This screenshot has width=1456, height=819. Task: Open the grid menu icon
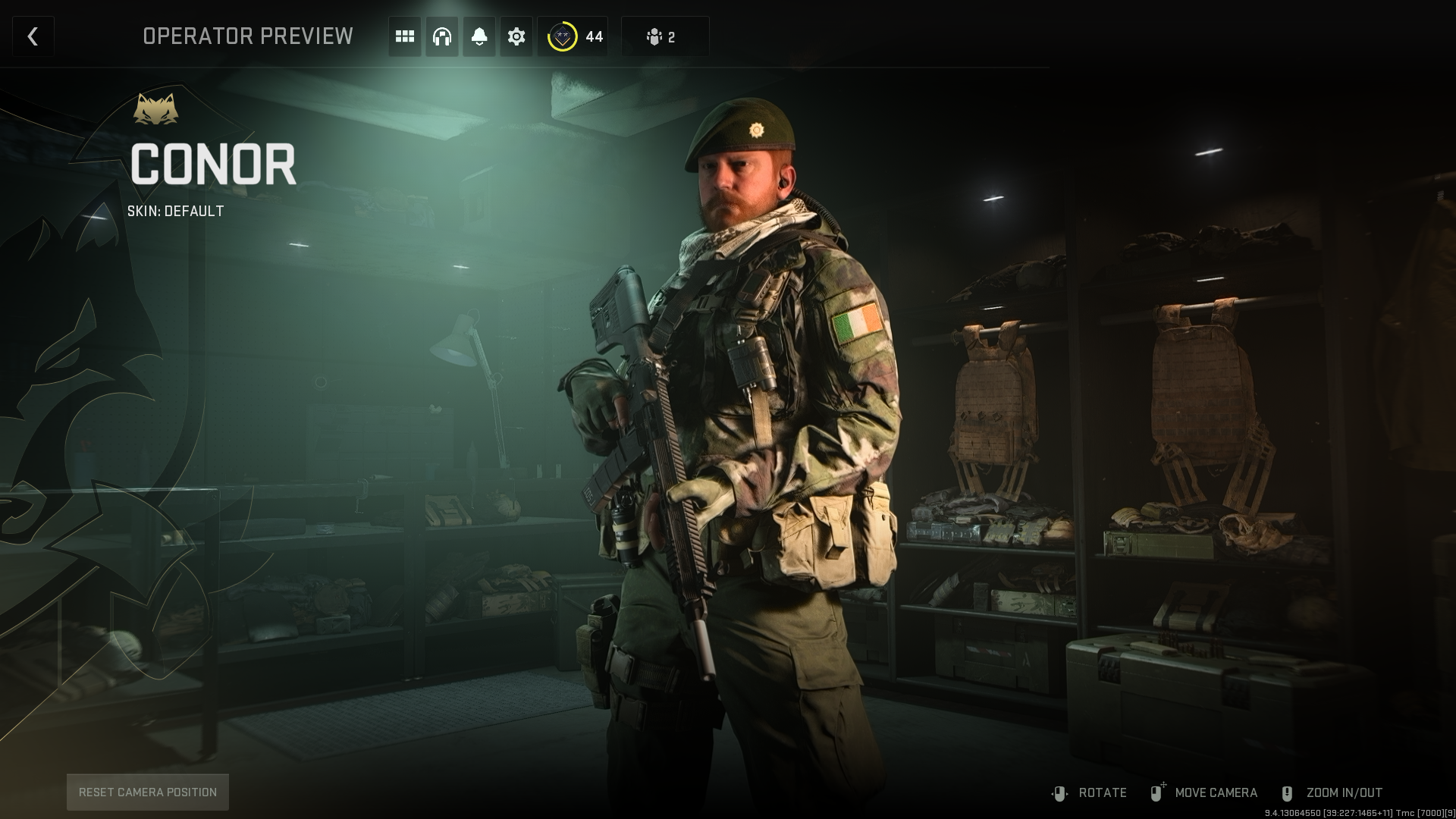click(405, 36)
